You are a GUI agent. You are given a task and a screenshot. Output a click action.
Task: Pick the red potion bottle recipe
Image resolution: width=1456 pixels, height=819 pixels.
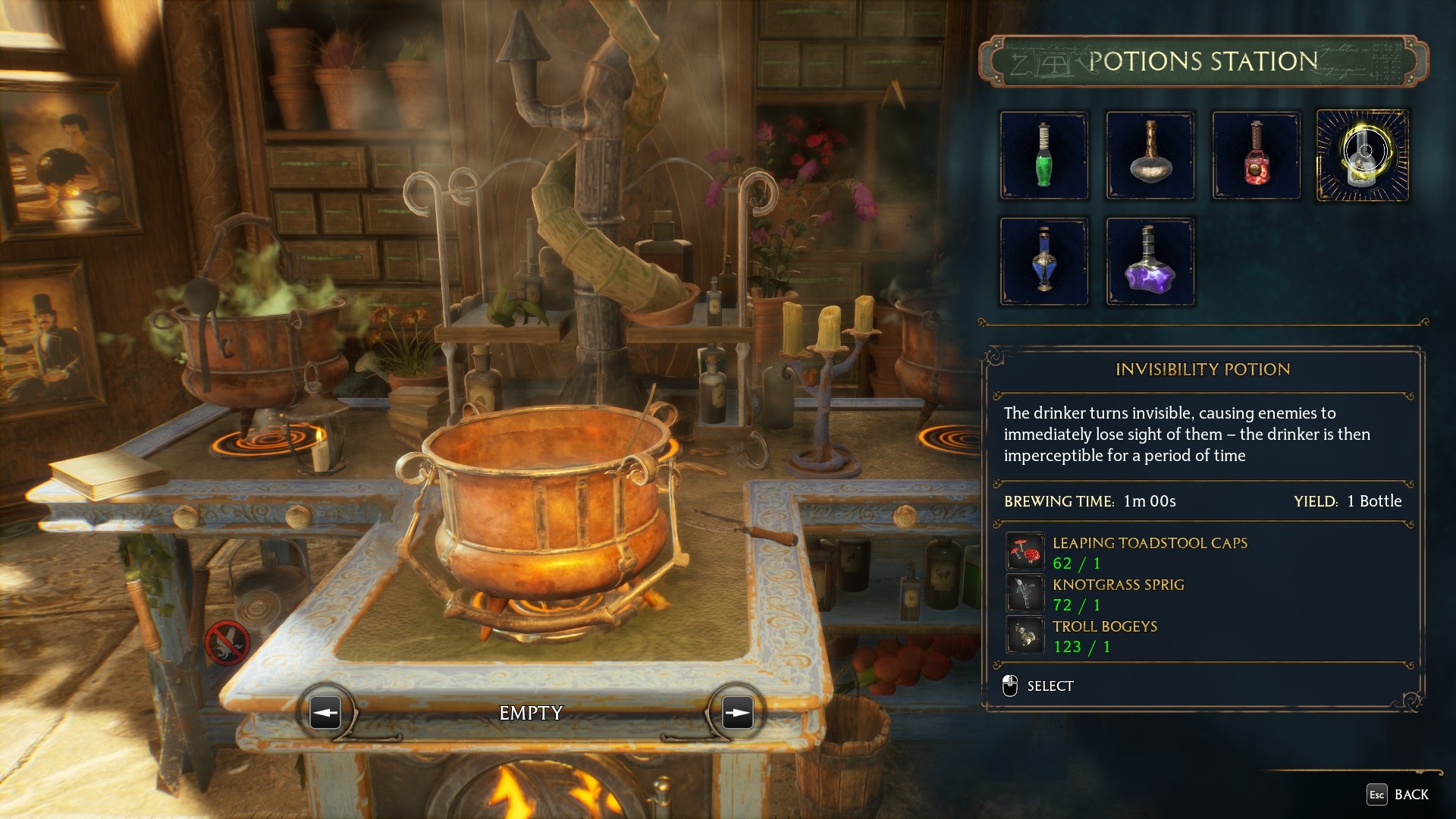[x=1257, y=155]
